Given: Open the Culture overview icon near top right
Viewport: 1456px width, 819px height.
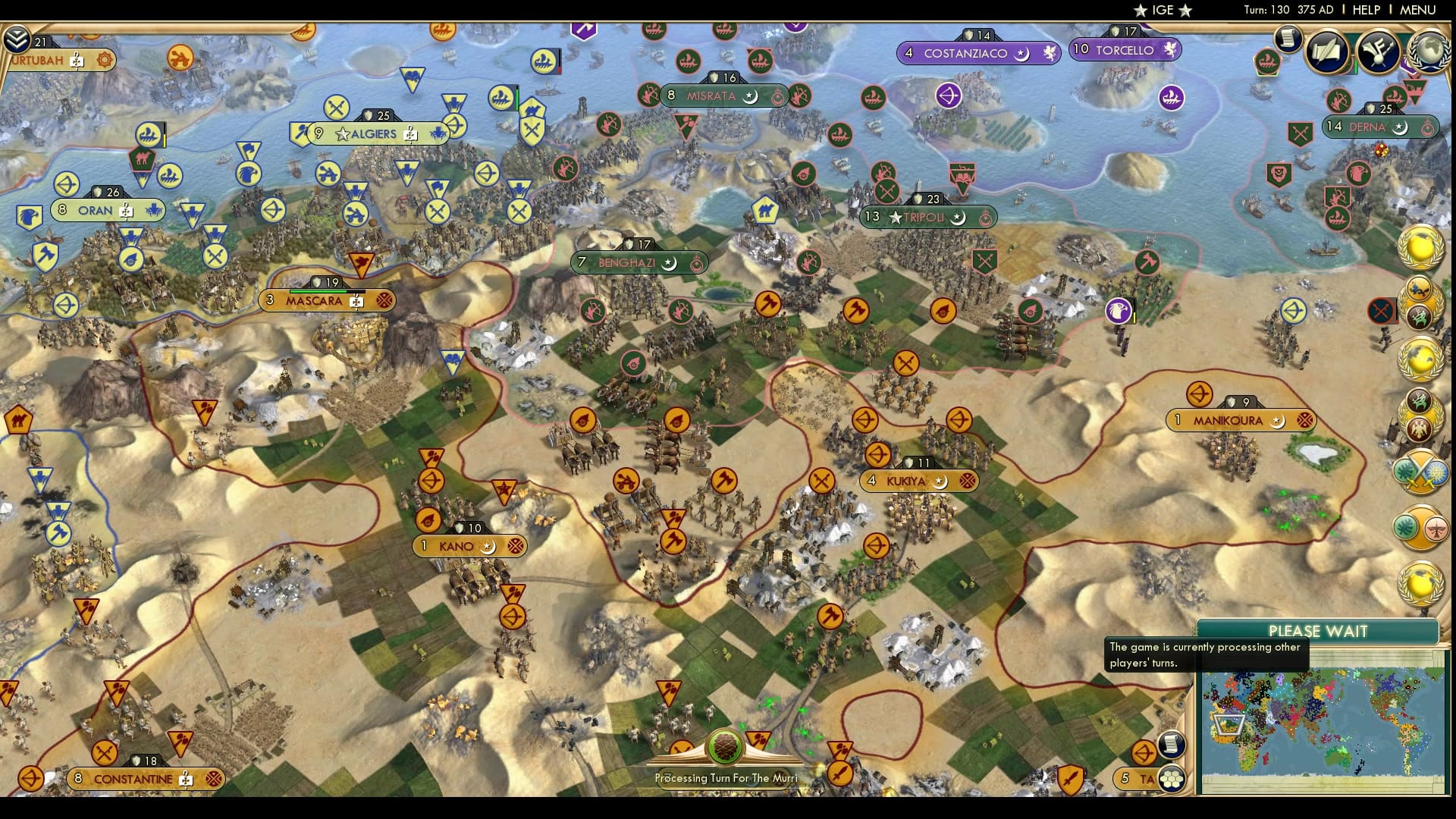Looking at the screenshot, I should (1377, 53).
